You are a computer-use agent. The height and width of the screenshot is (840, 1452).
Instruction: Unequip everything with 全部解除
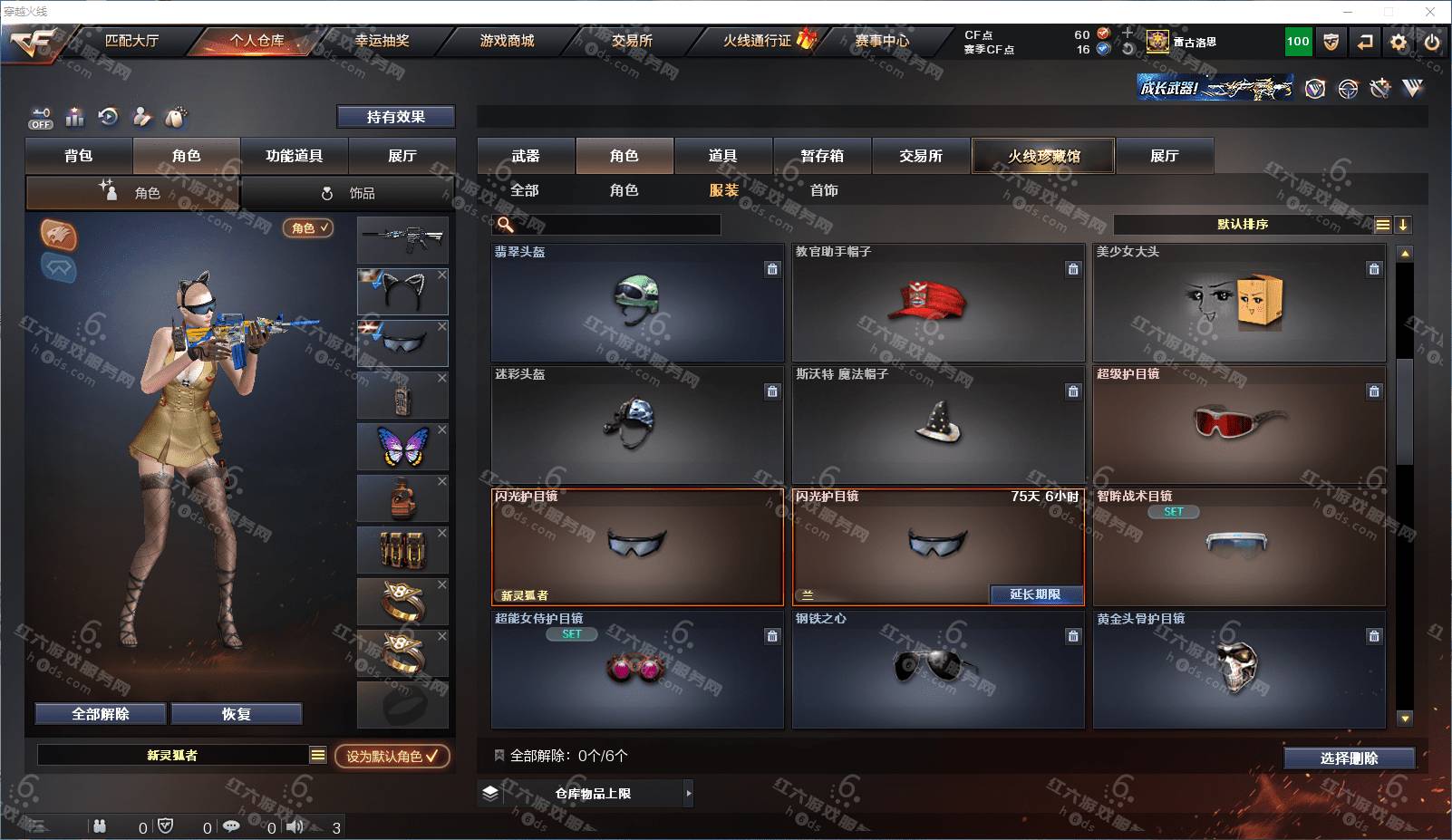tap(101, 714)
